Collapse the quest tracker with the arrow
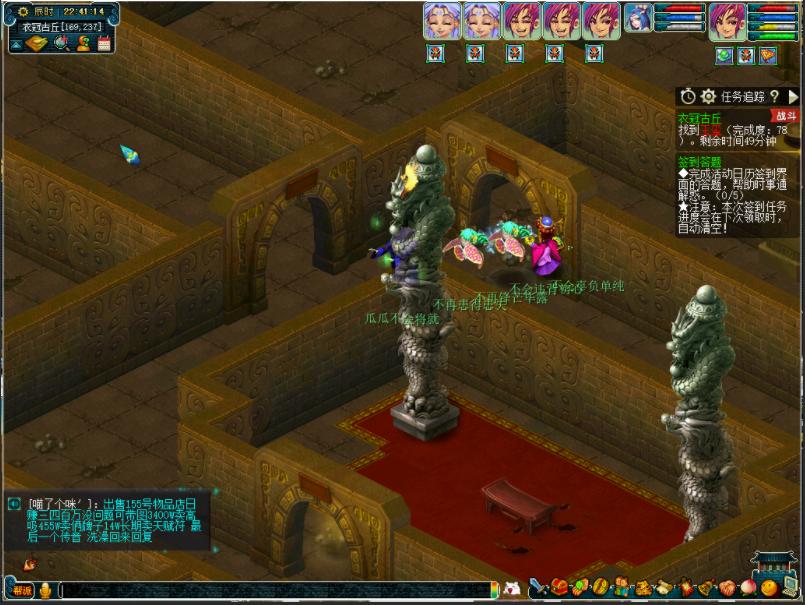Image resolution: width=805 pixels, height=605 pixels. click(793, 96)
